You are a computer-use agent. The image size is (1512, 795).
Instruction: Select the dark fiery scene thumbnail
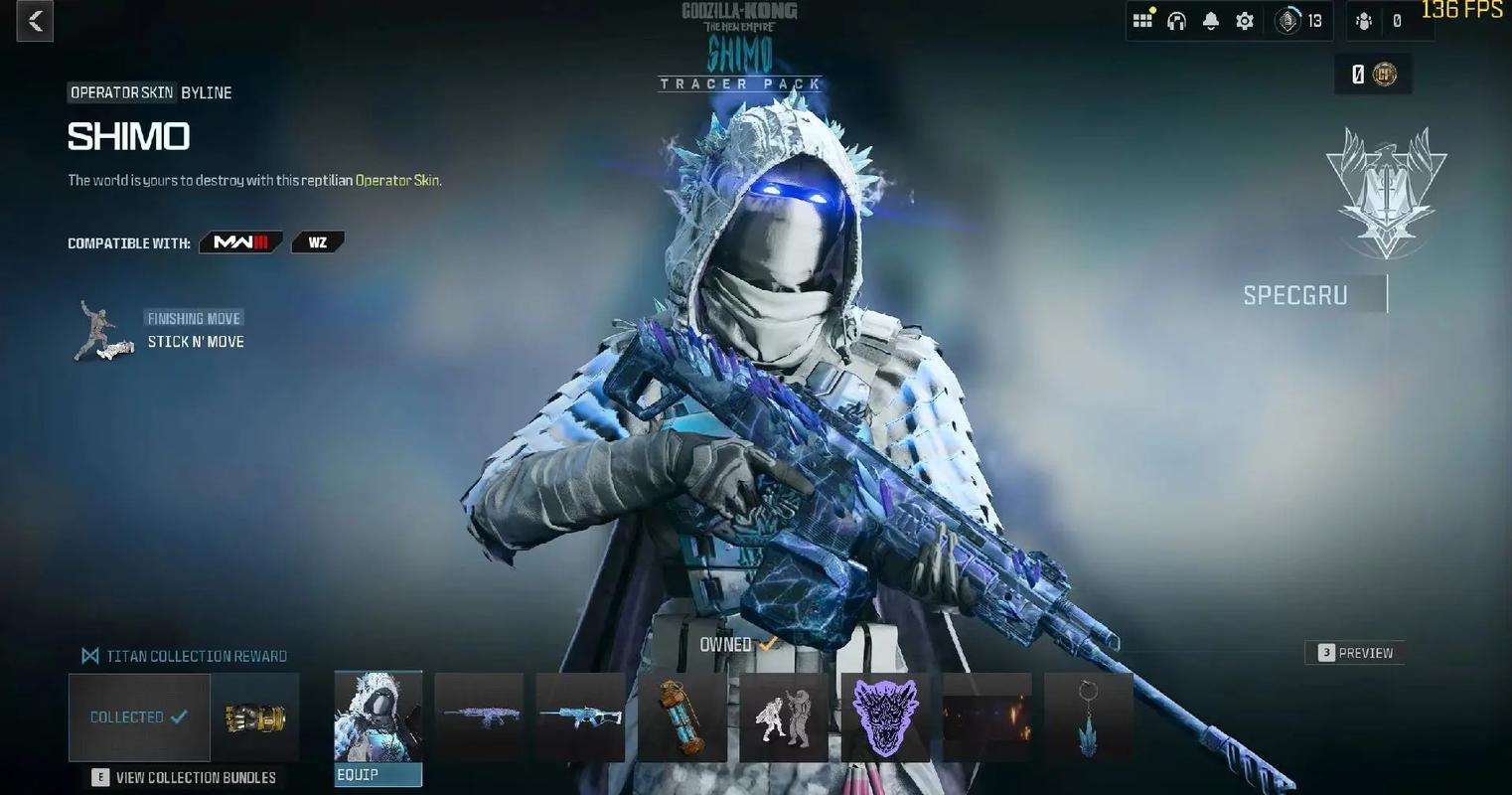click(x=986, y=717)
